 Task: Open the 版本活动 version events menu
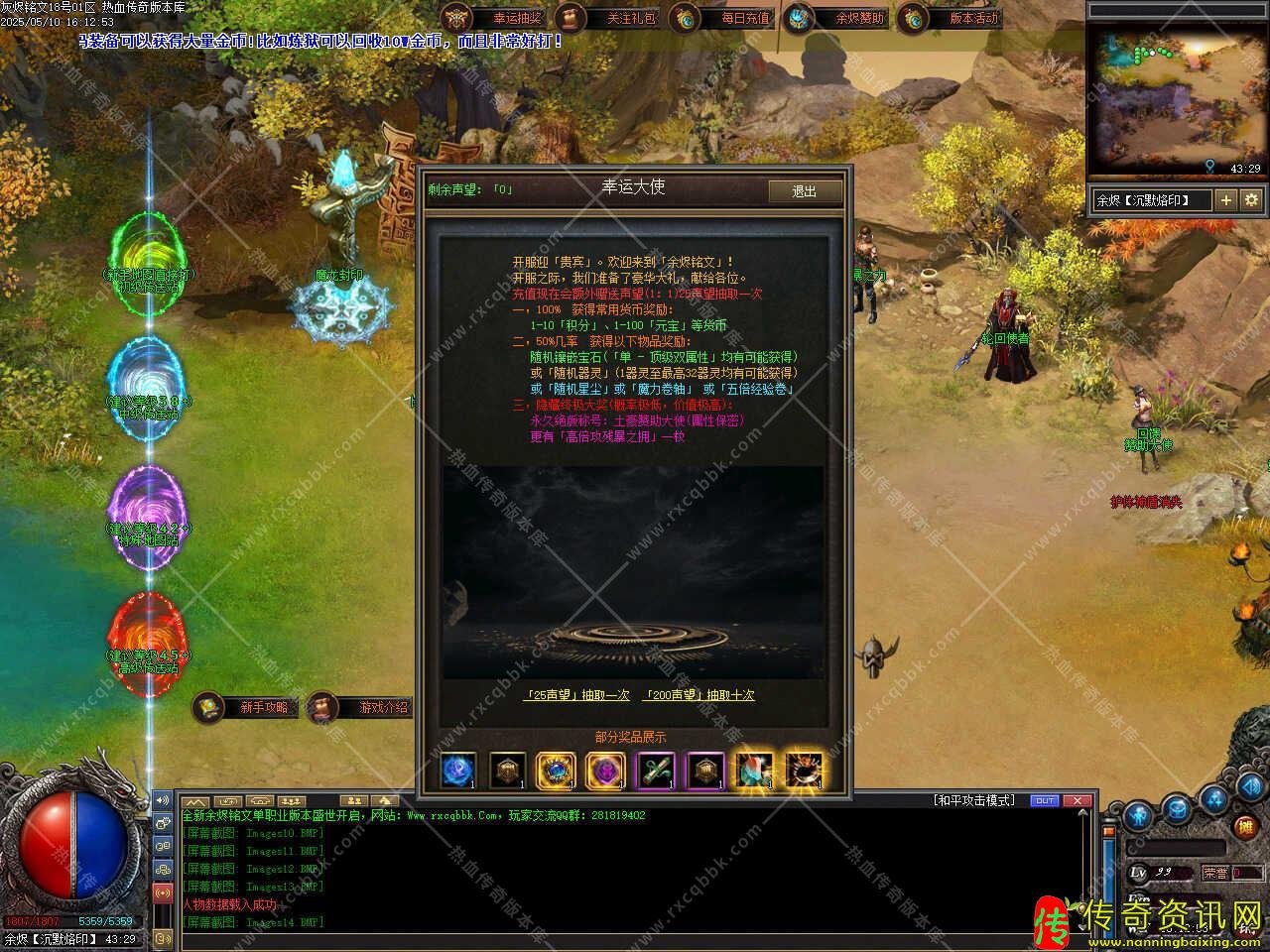(x=952, y=18)
